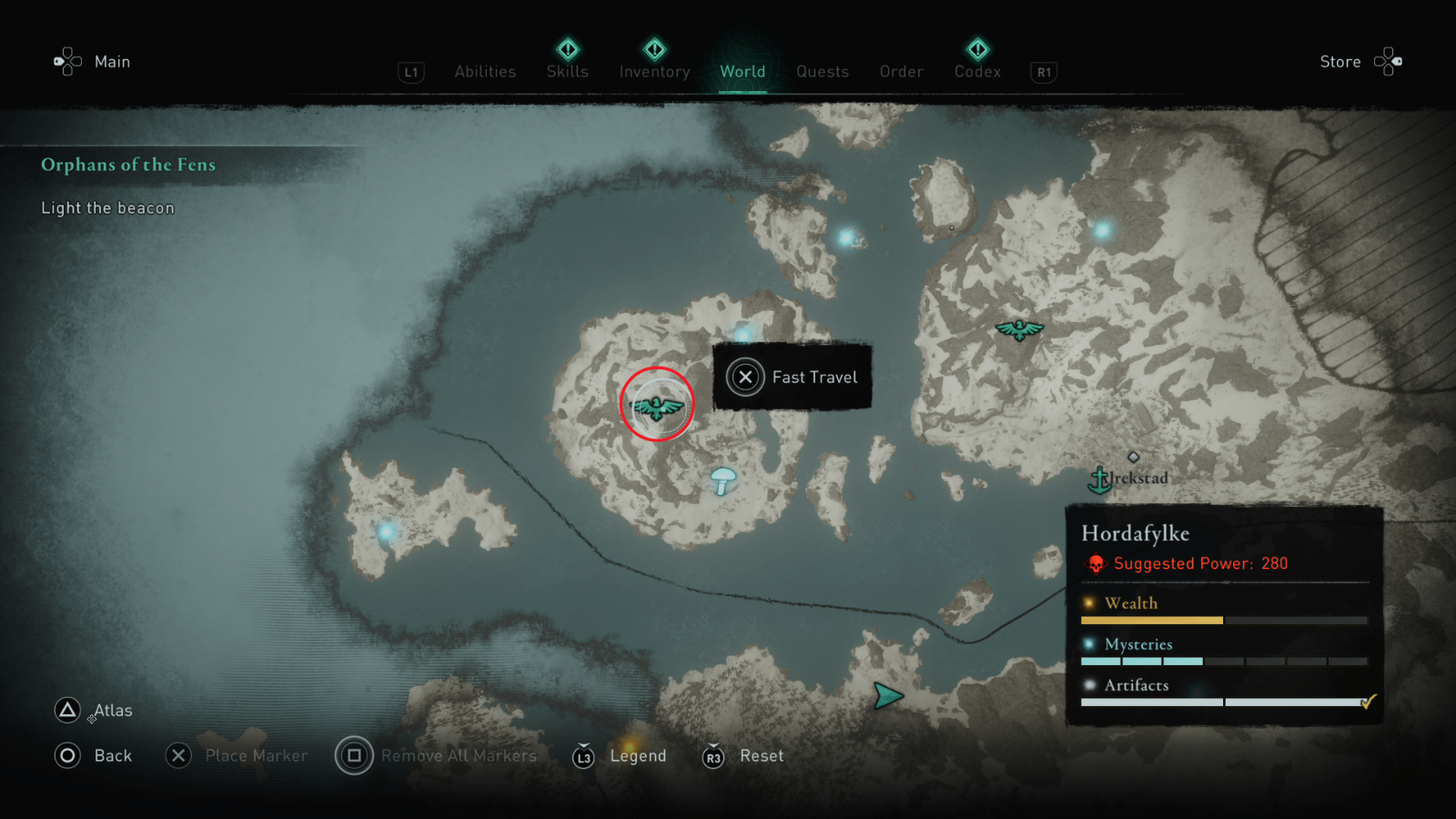Open the World tab
Image resolution: width=1456 pixels, height=819 pixels.
[743, 72]
